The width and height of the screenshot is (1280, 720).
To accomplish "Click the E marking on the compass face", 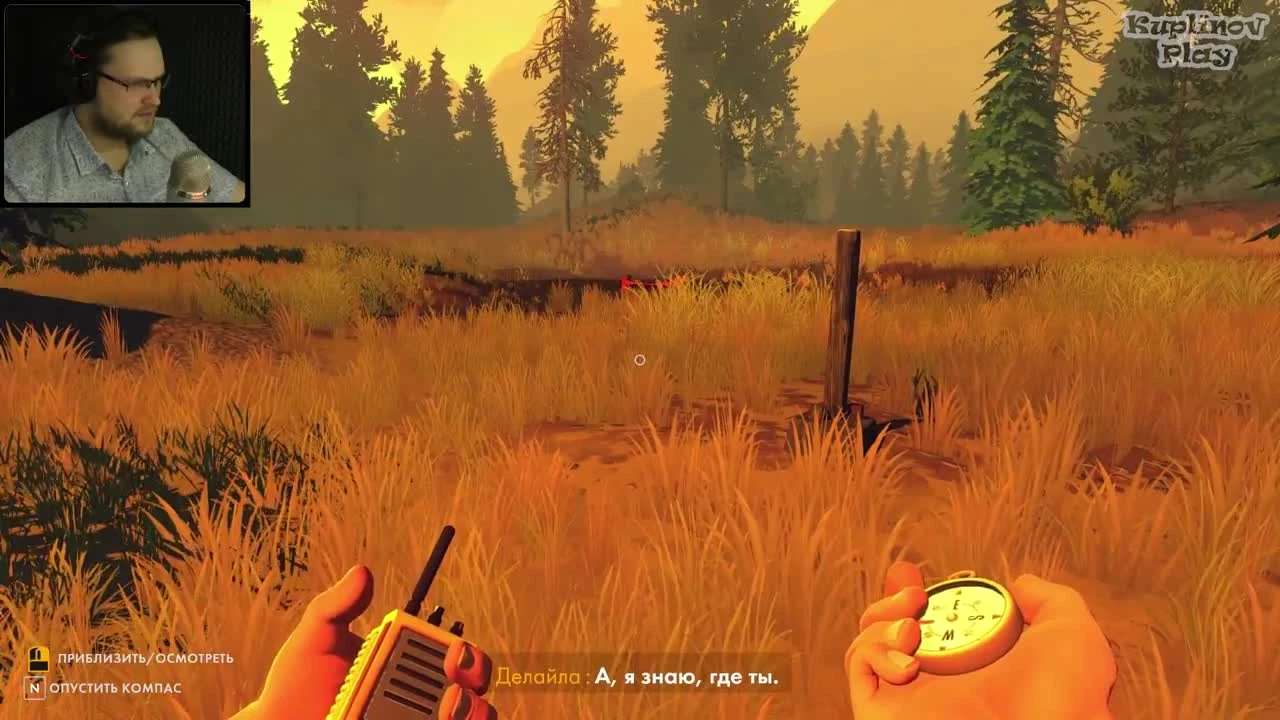I will click(957, 604).
